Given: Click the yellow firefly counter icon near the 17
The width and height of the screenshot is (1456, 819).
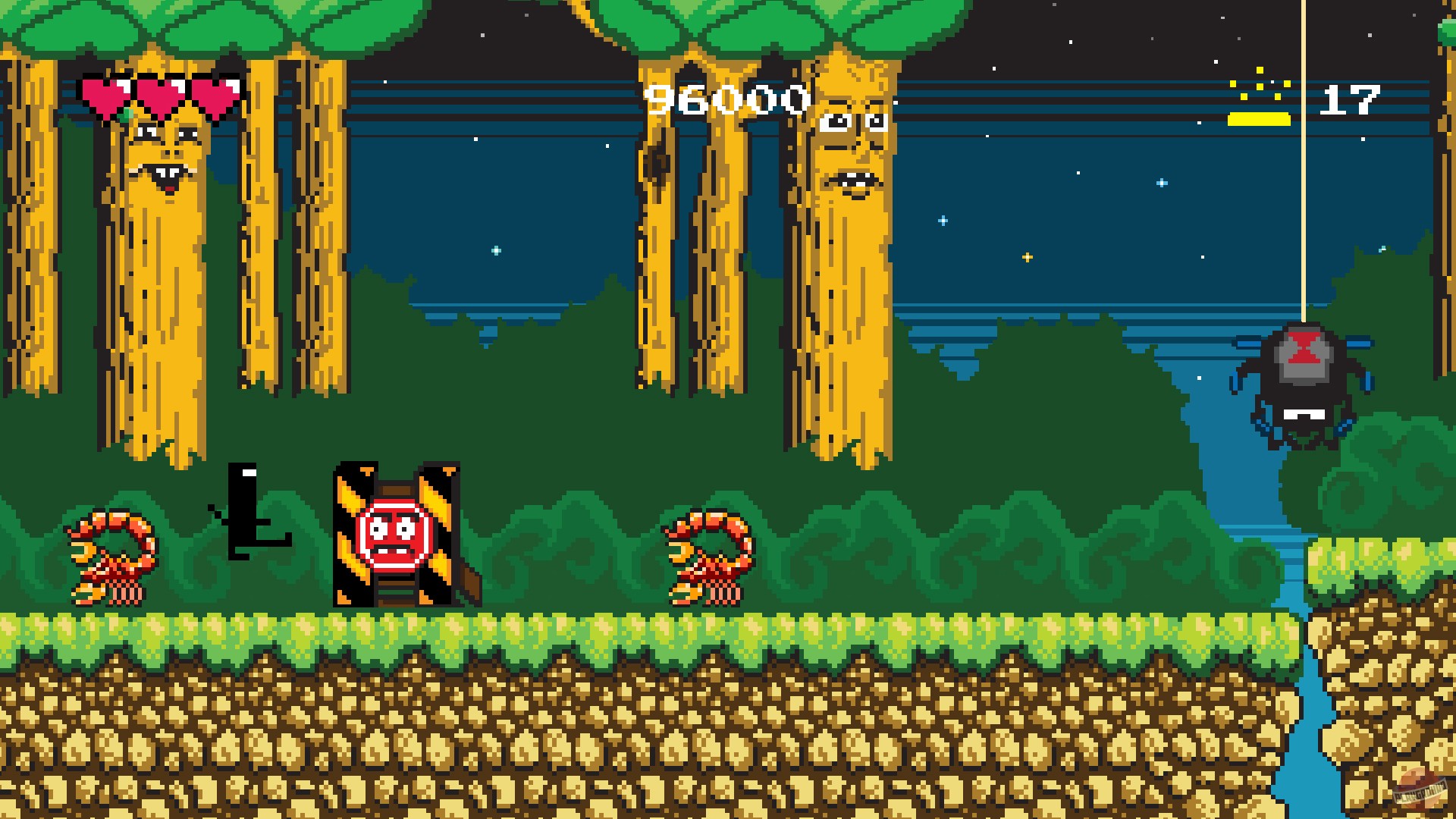Looking at the screenshot, I should (x=1260, y=87).
